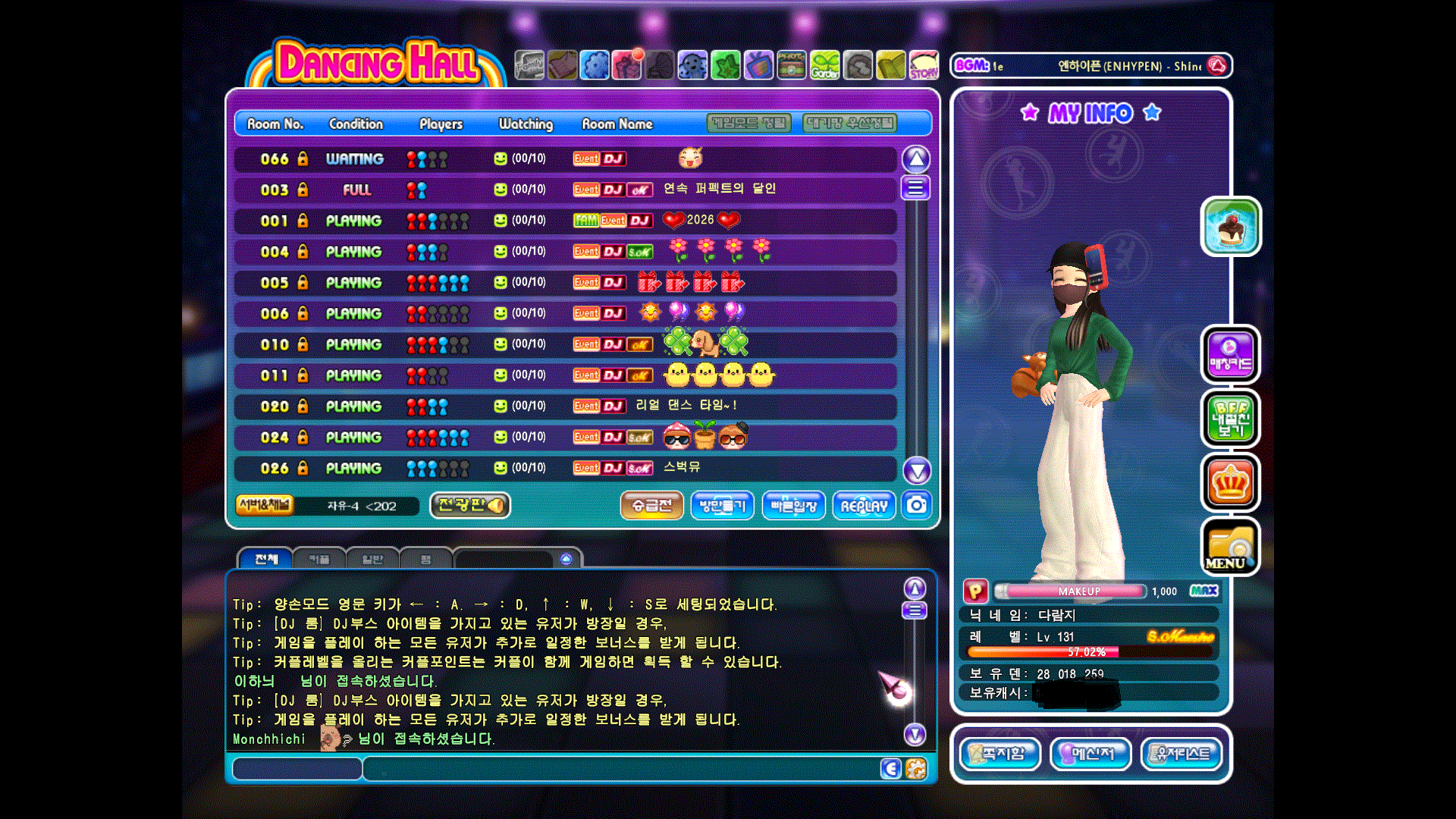This screenshot has width=1456, height=819.
Task: Open the 서버&채널 server and channel selector
Action: [265, 505]
